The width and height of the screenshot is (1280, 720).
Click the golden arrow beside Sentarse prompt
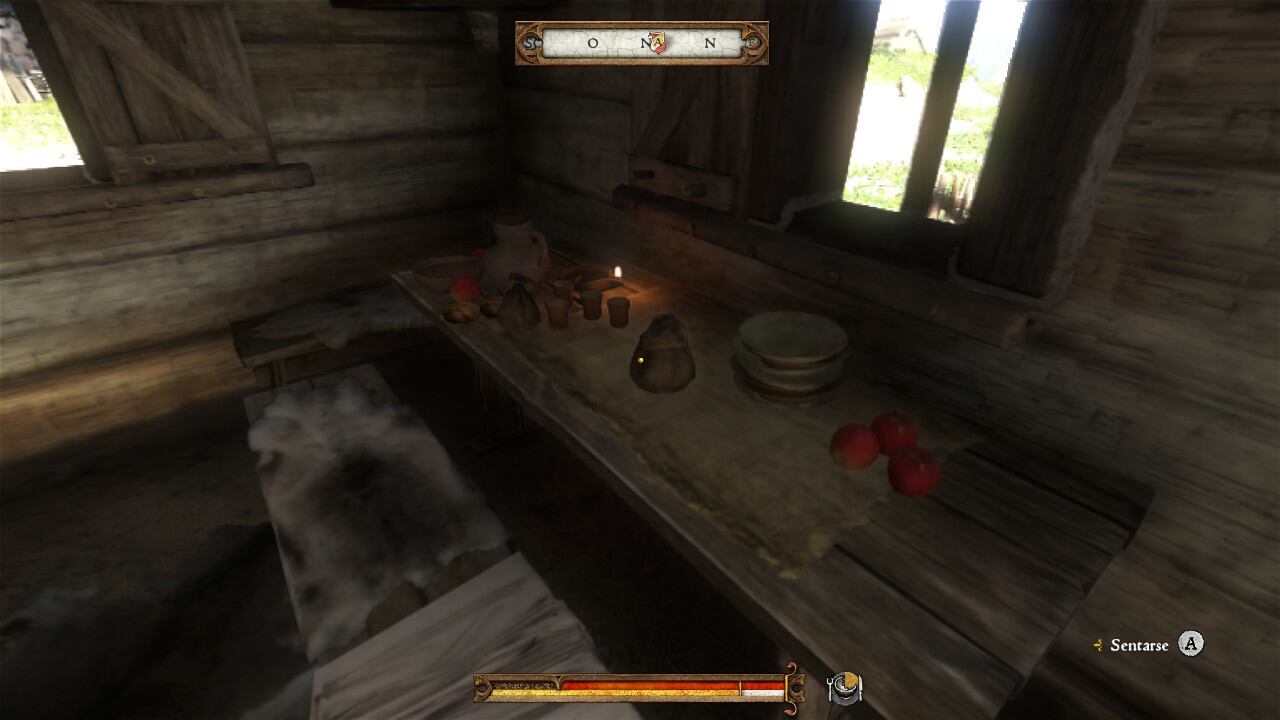tap(1100, 646)
